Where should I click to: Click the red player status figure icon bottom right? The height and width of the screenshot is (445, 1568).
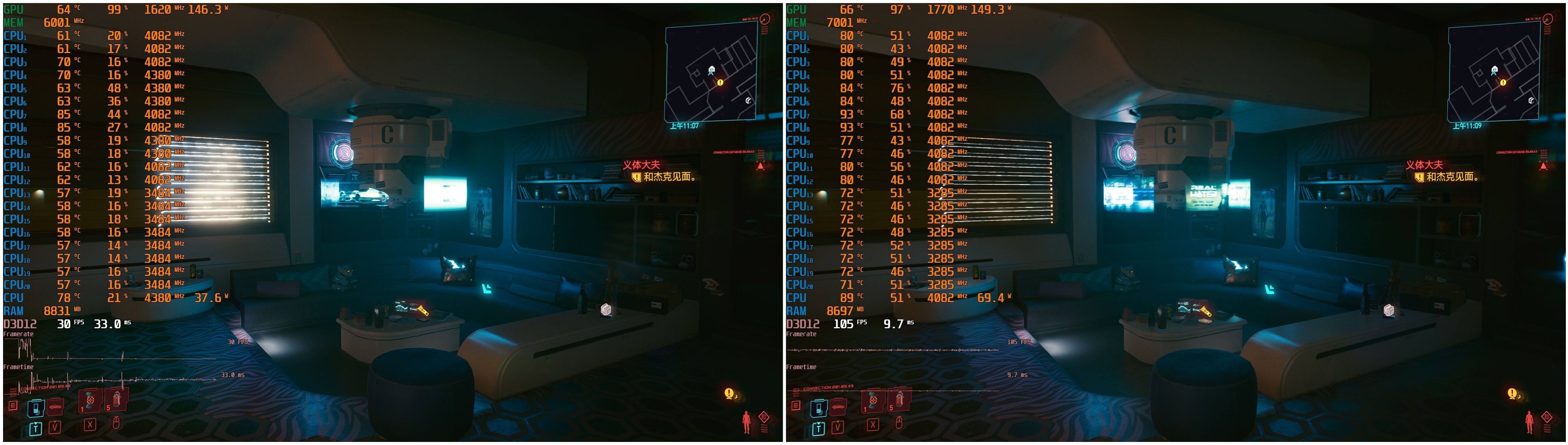pos(746,422)
